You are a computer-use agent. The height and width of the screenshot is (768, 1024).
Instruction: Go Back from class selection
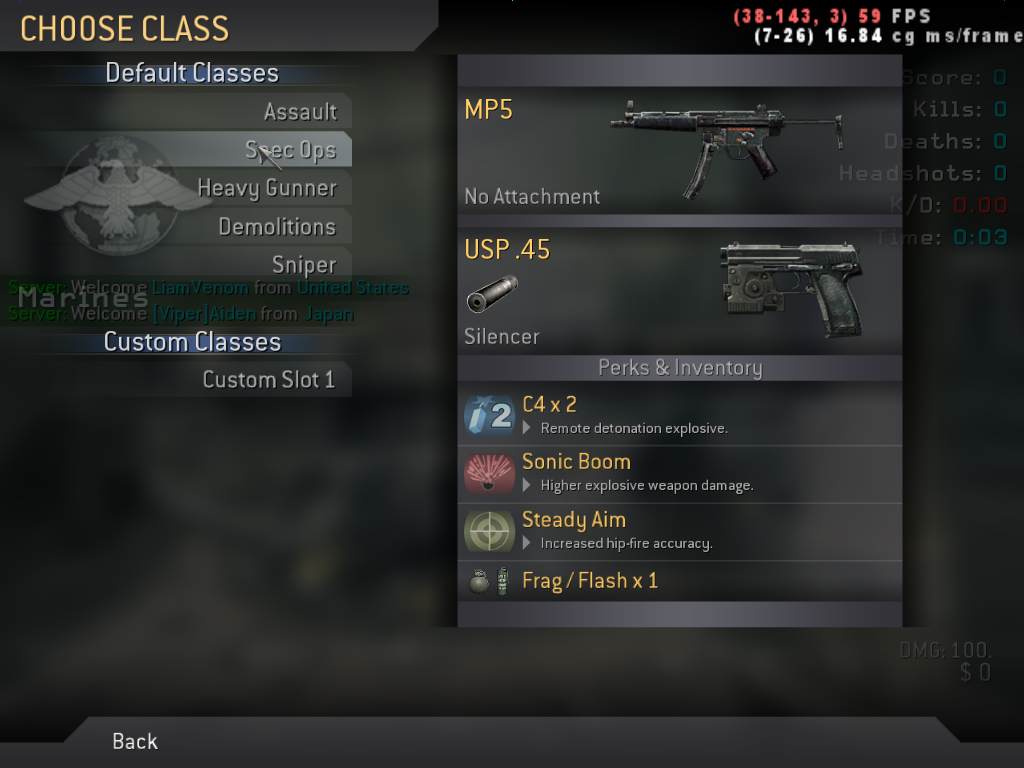tap(135, 741)
